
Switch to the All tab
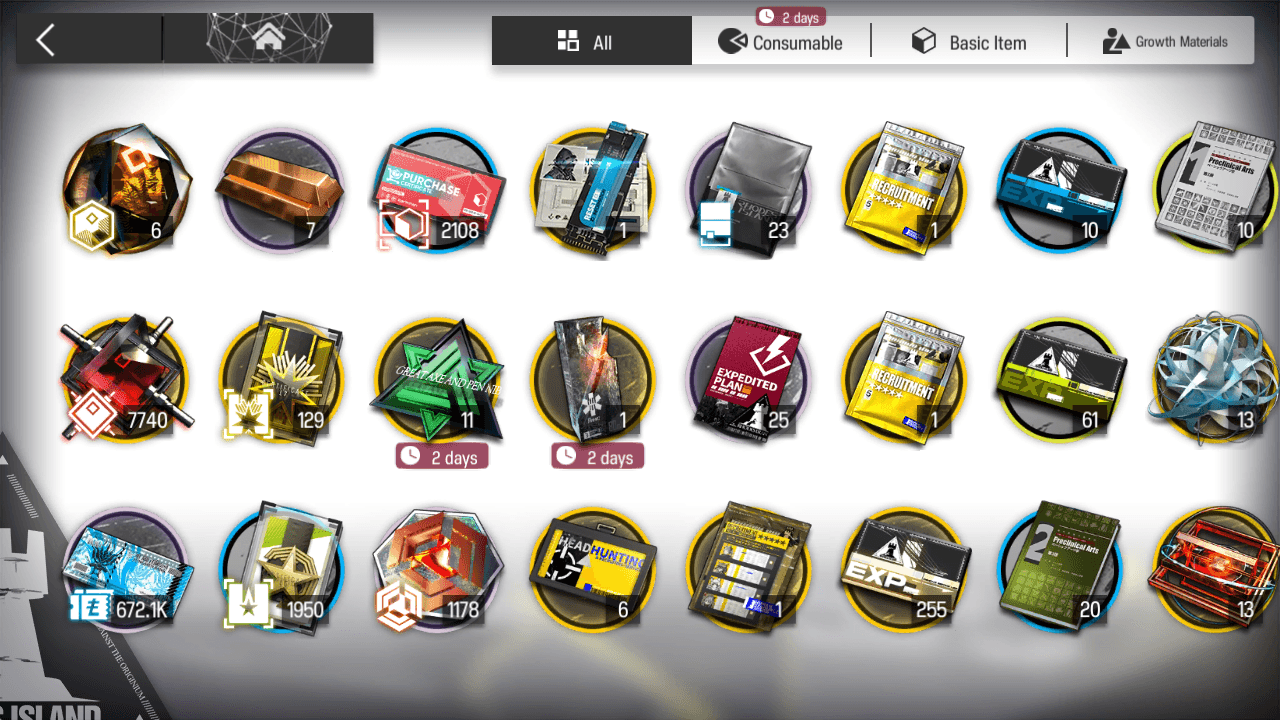point(591,42)
